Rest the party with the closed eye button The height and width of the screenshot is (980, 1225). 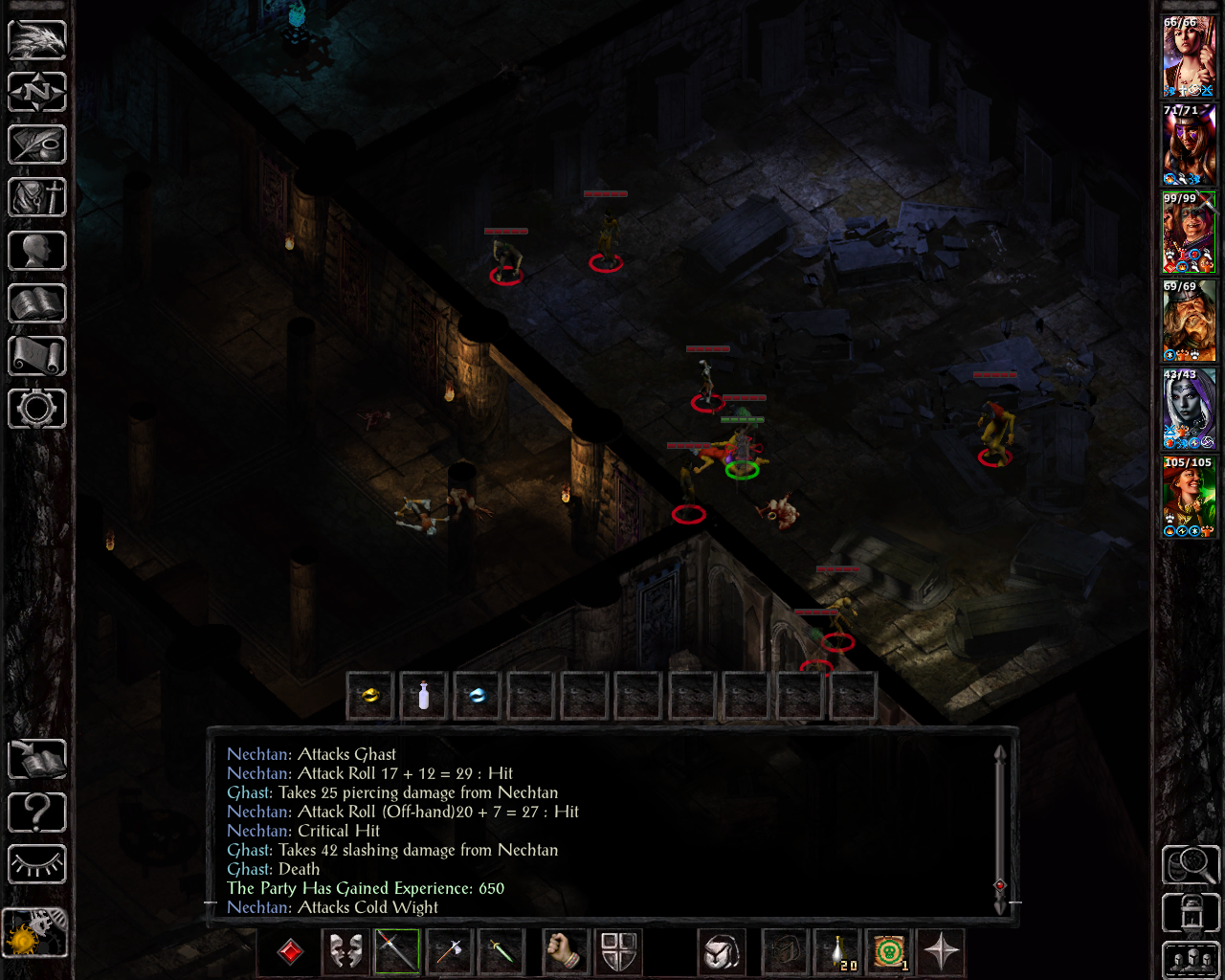tap(37, 864)
